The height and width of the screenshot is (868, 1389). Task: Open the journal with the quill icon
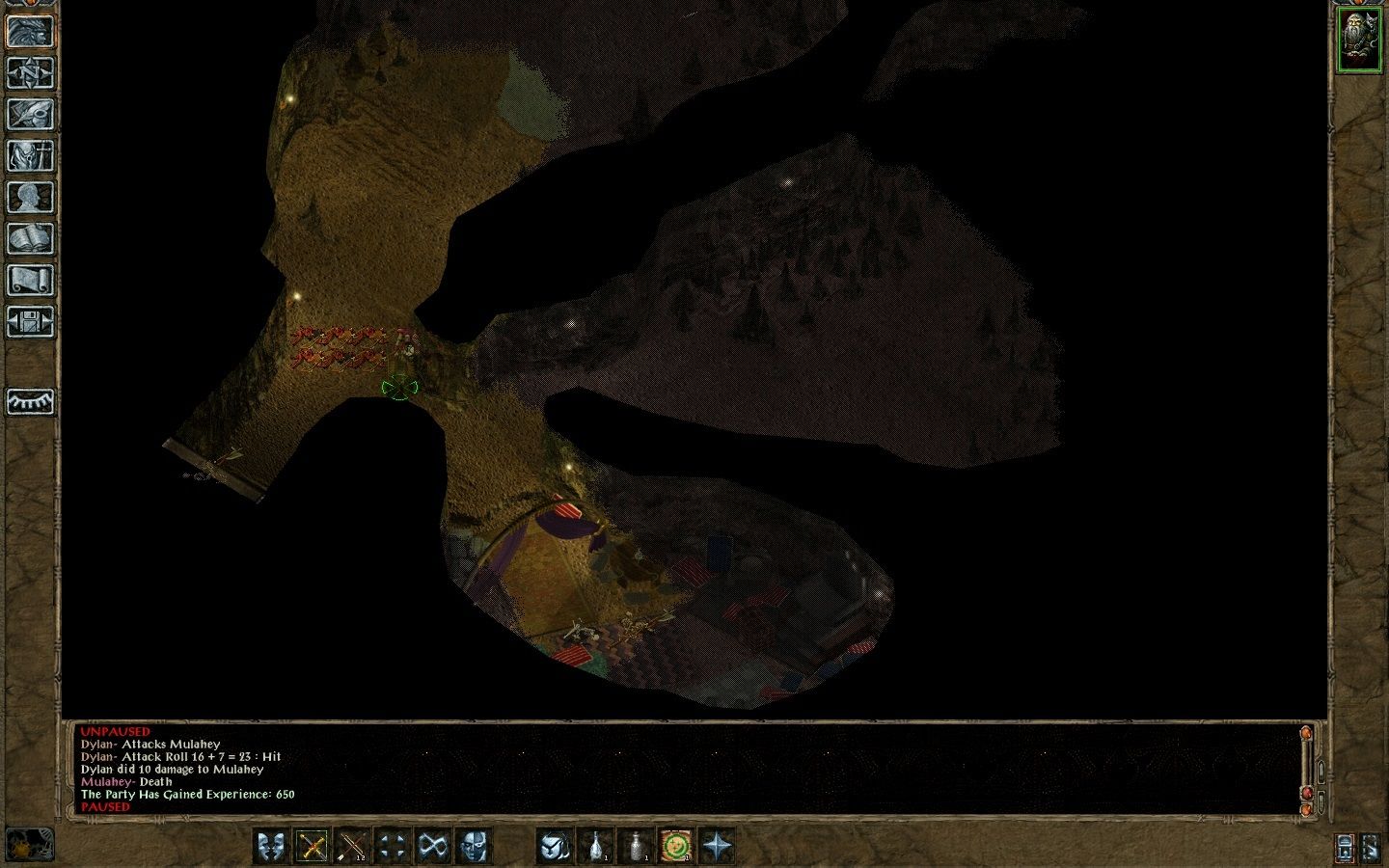tap(30, 114)
